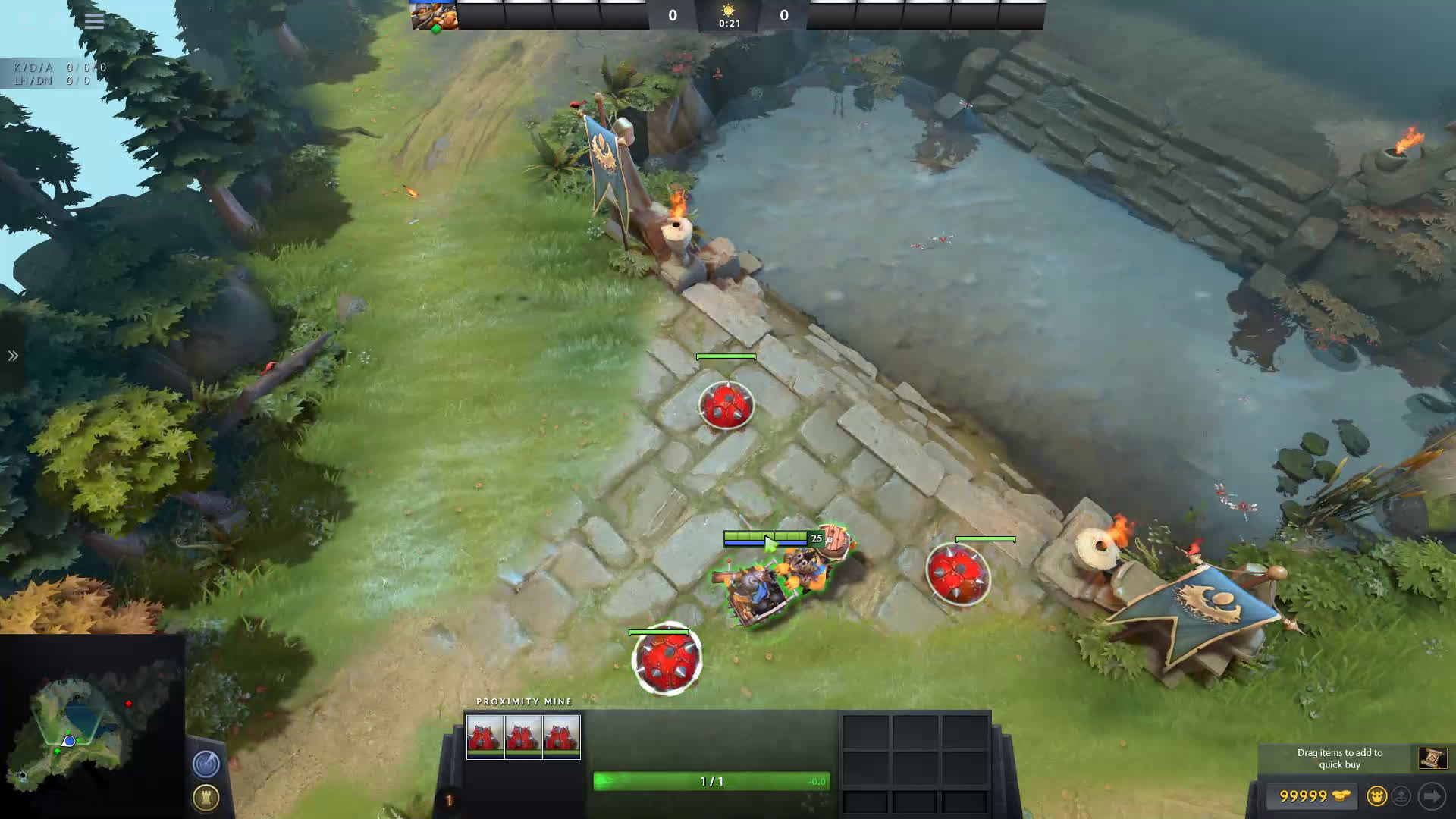Activate the Scan radar button
Viewport: 1456px width, 819px height.
(x=206, y=764)
